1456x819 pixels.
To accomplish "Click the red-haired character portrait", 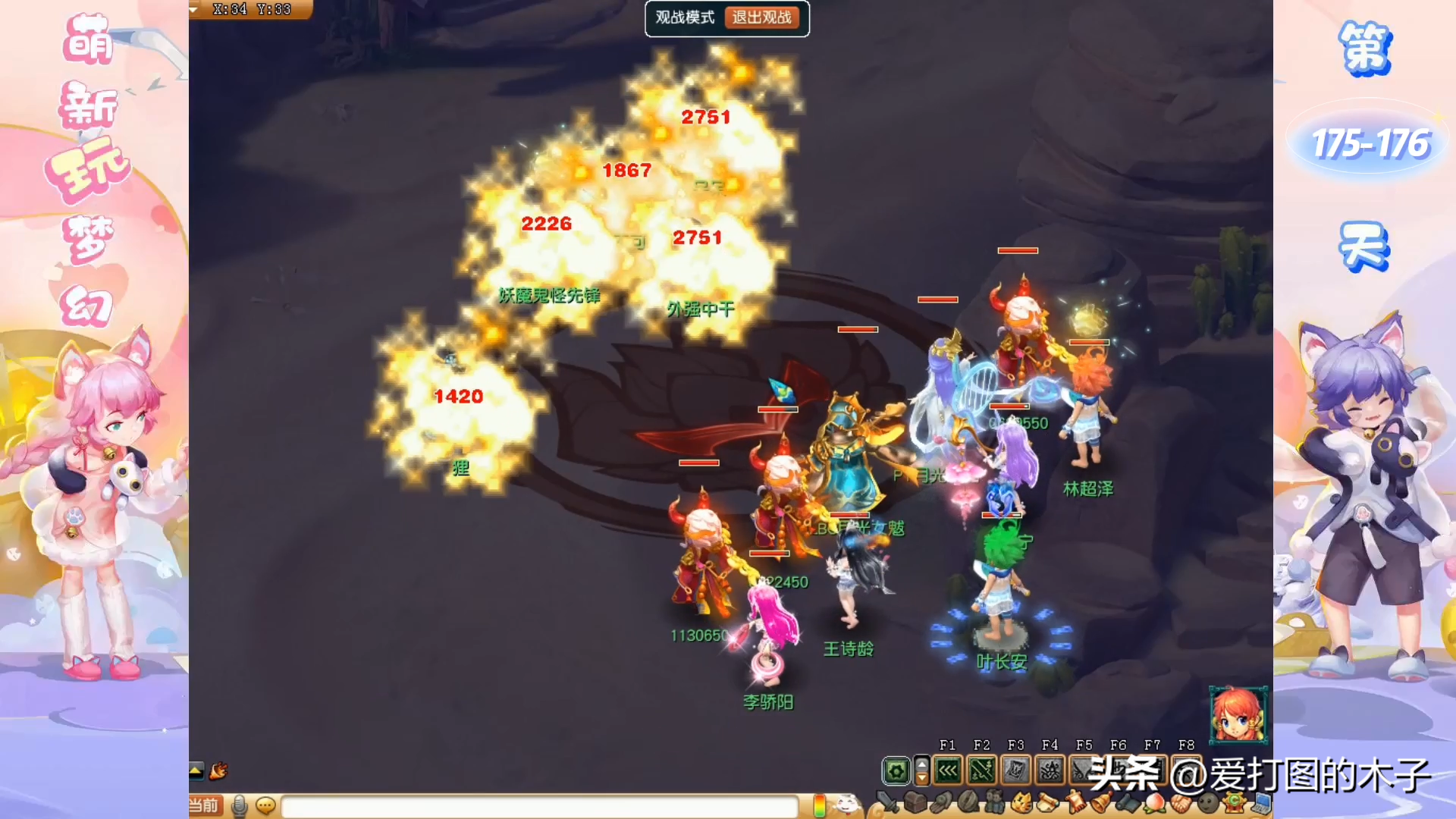I will click(x=1238, y=714).
